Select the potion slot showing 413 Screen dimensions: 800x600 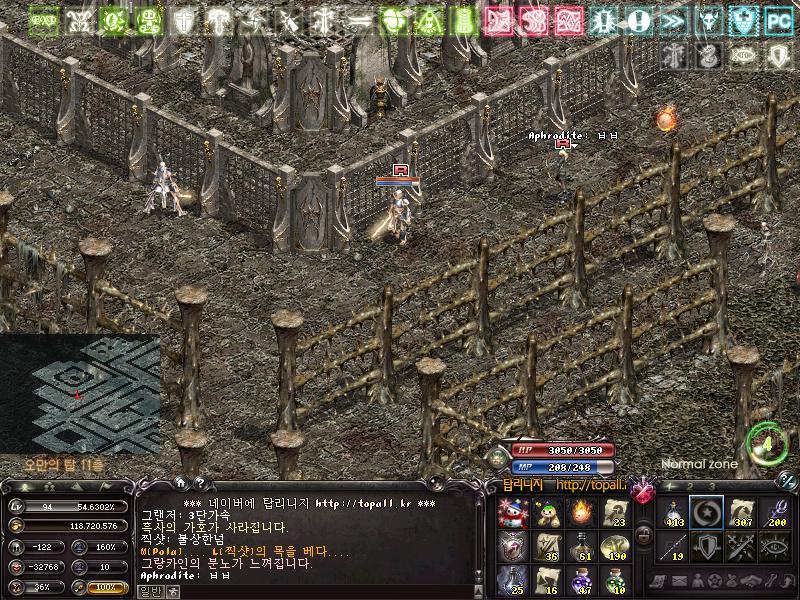672,513
